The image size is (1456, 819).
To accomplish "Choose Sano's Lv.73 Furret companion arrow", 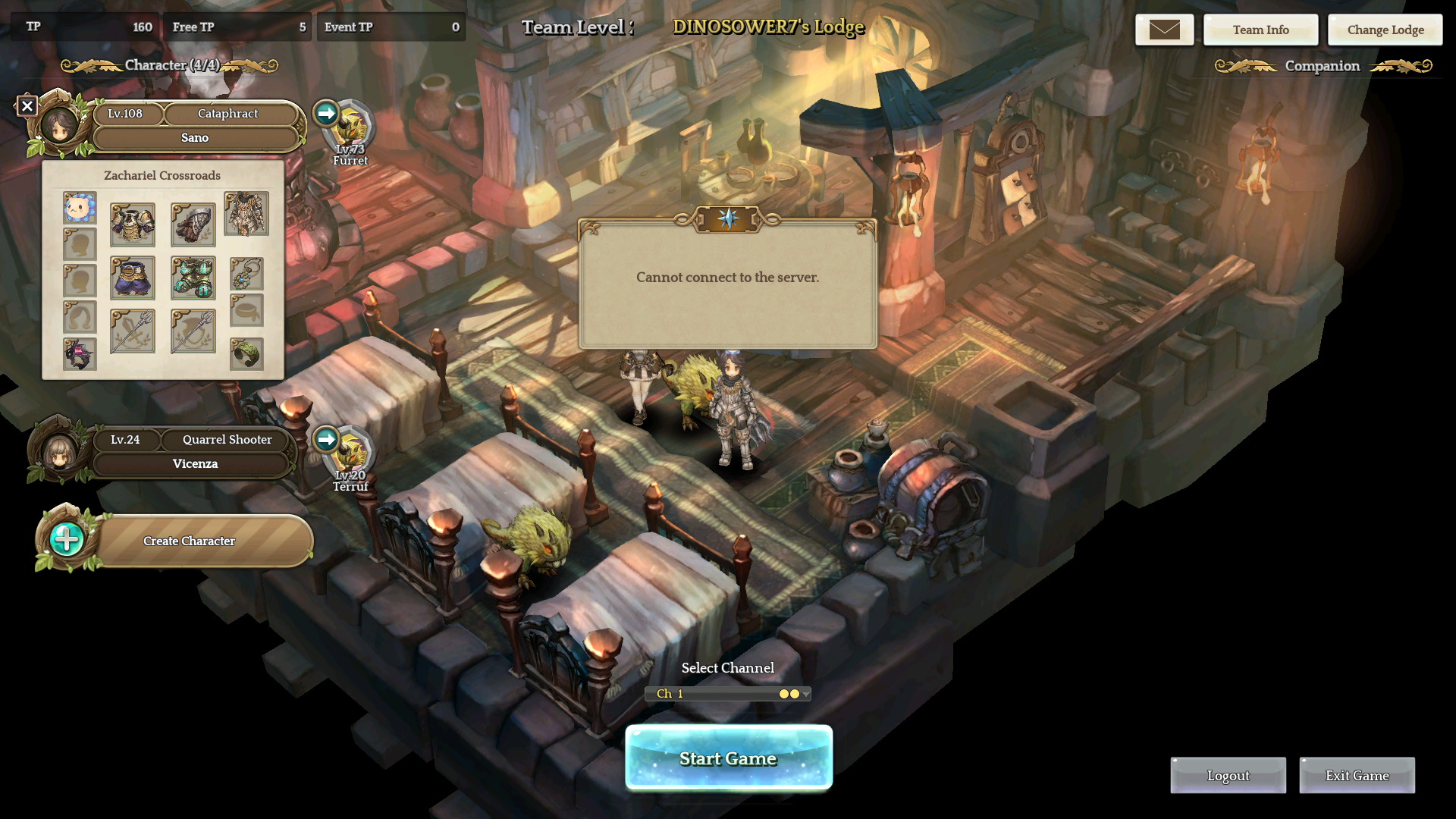I will pyautogui.click(x=326, y=113).
